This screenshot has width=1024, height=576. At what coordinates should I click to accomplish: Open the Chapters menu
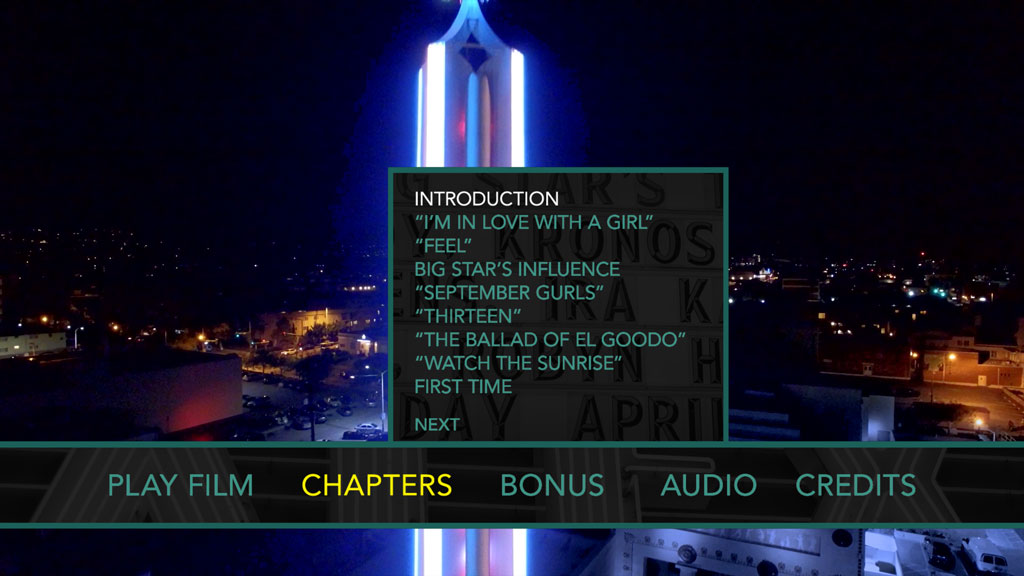[x=376, y=486]
